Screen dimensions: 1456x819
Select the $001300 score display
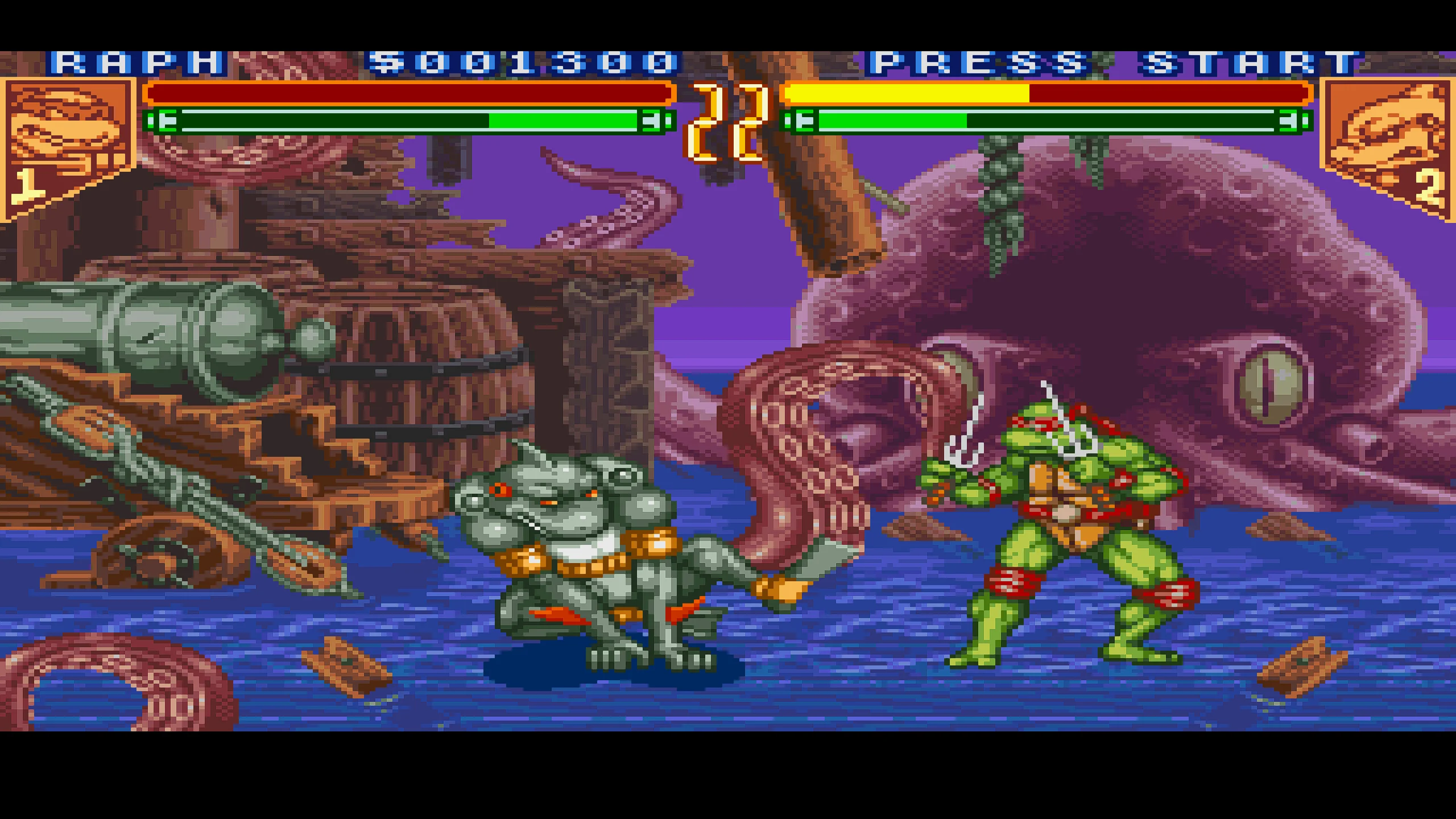pos(518,63)
